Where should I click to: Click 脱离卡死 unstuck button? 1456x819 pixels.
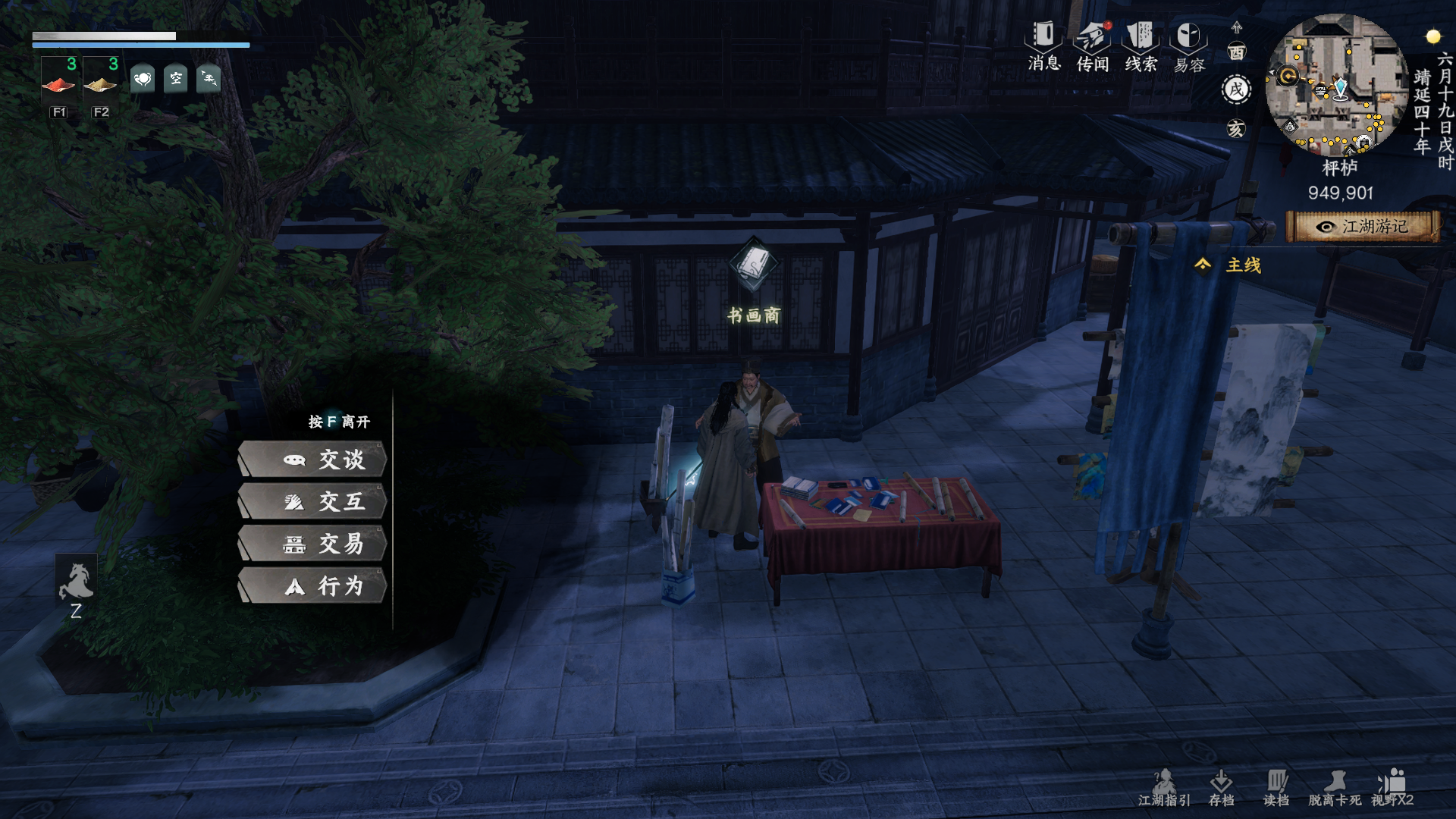[x=1335, y=788]
